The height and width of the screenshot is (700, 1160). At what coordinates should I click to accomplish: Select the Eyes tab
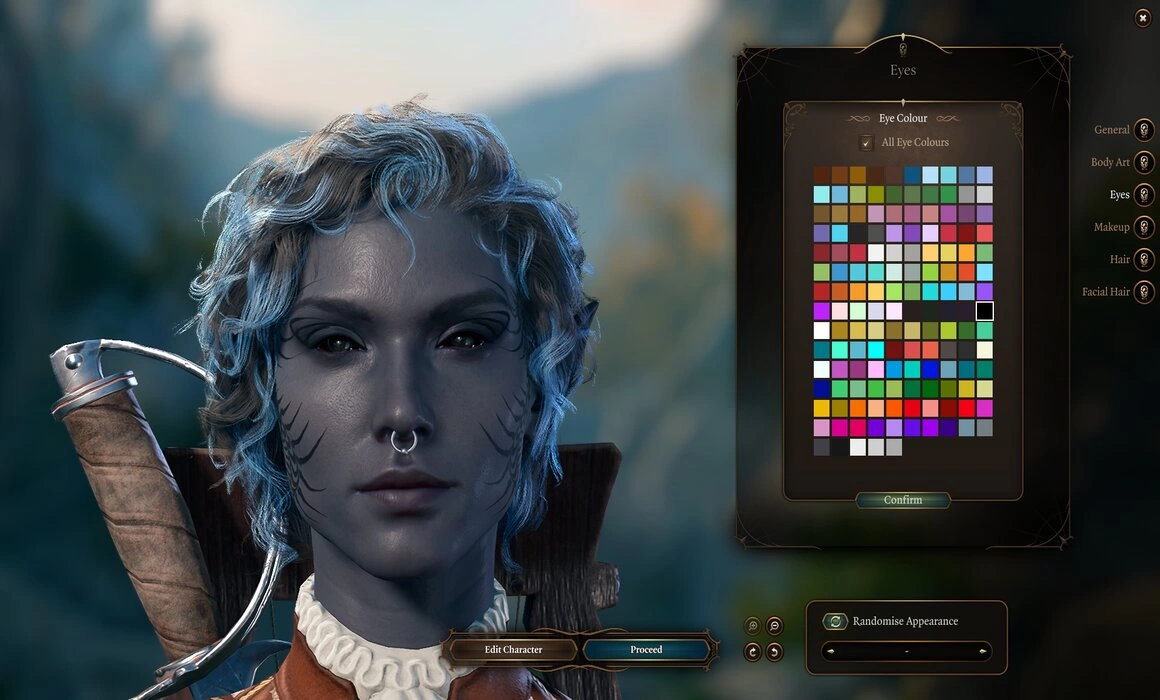tap(1144, 195)
